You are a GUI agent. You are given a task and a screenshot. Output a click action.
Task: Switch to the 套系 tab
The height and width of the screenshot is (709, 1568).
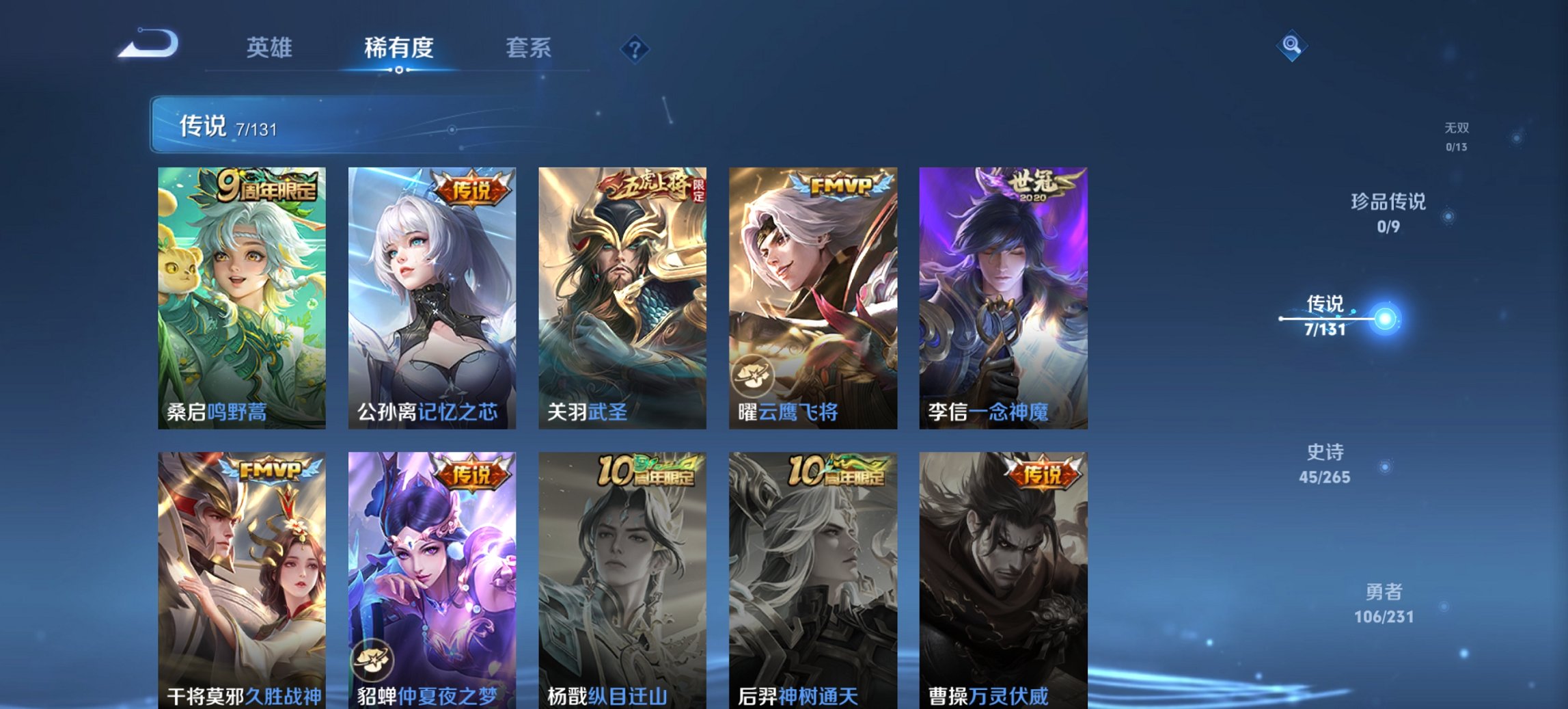click(529, 48)
